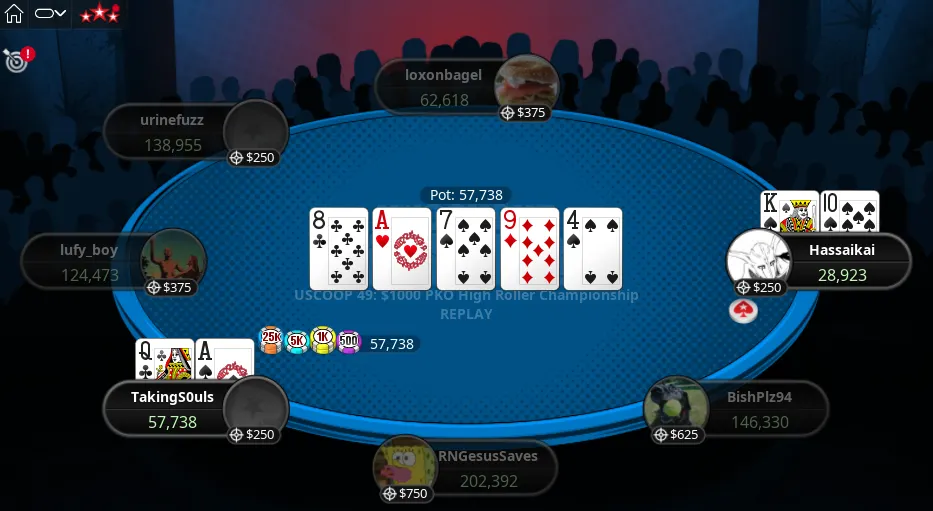Image resolution: width=933 pixels, height=511 pixels.
Task: Click RNGesusSaves' SpongeBob avatar
Action: click(x=404, y=464)
